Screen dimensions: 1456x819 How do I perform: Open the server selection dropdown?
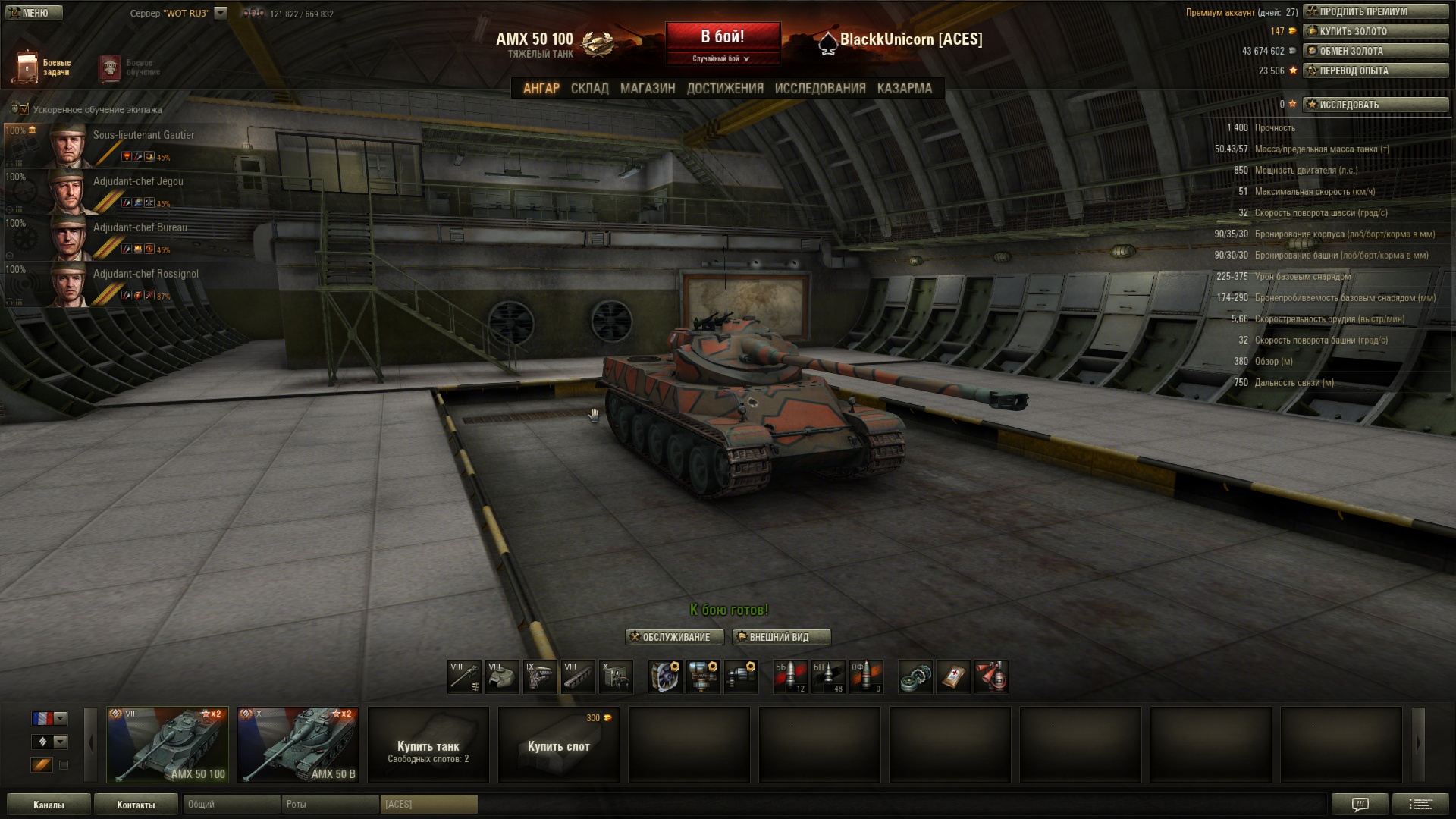(221, 13)
